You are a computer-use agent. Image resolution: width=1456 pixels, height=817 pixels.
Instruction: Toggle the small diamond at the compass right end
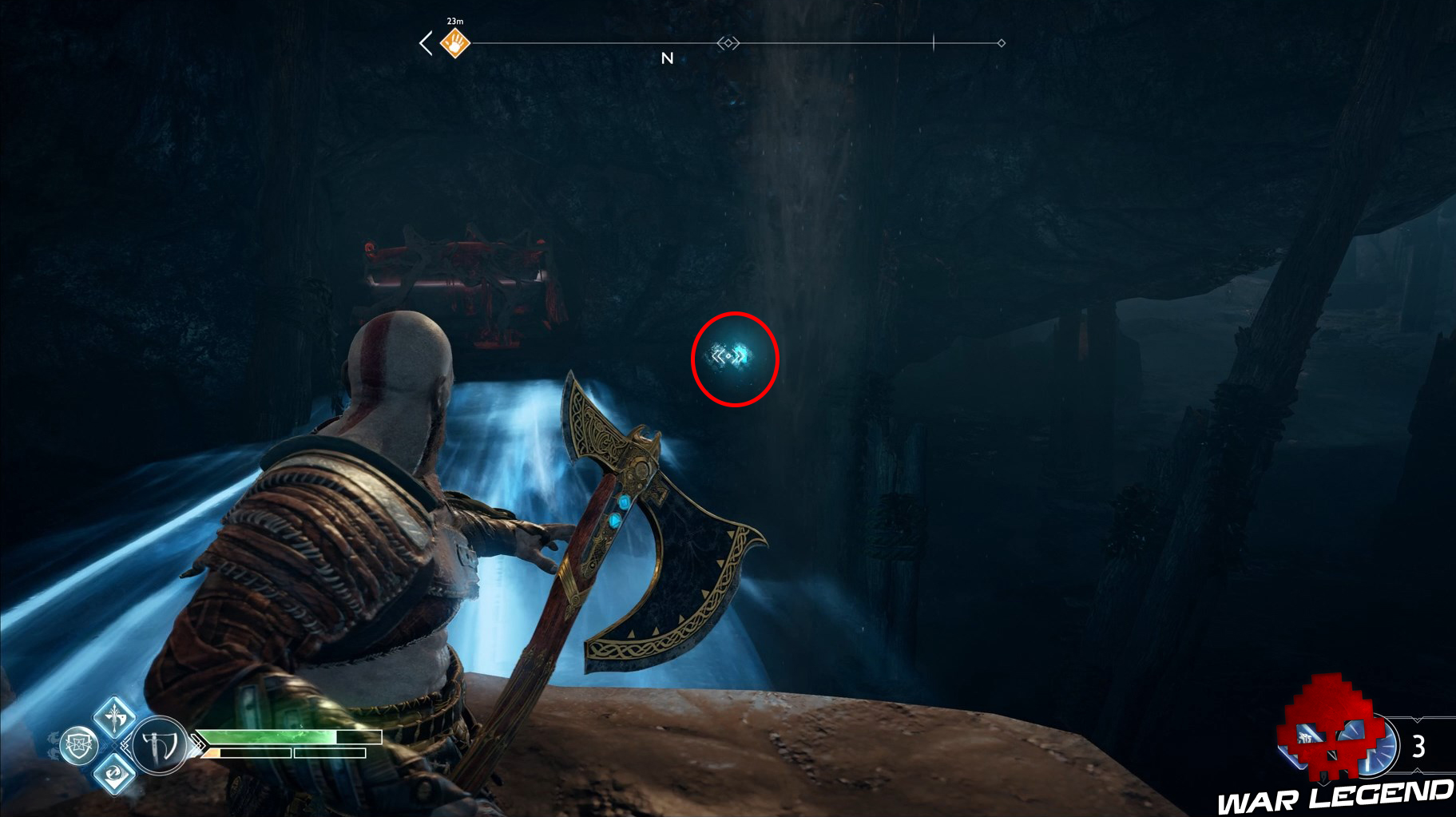(1001, 44)
